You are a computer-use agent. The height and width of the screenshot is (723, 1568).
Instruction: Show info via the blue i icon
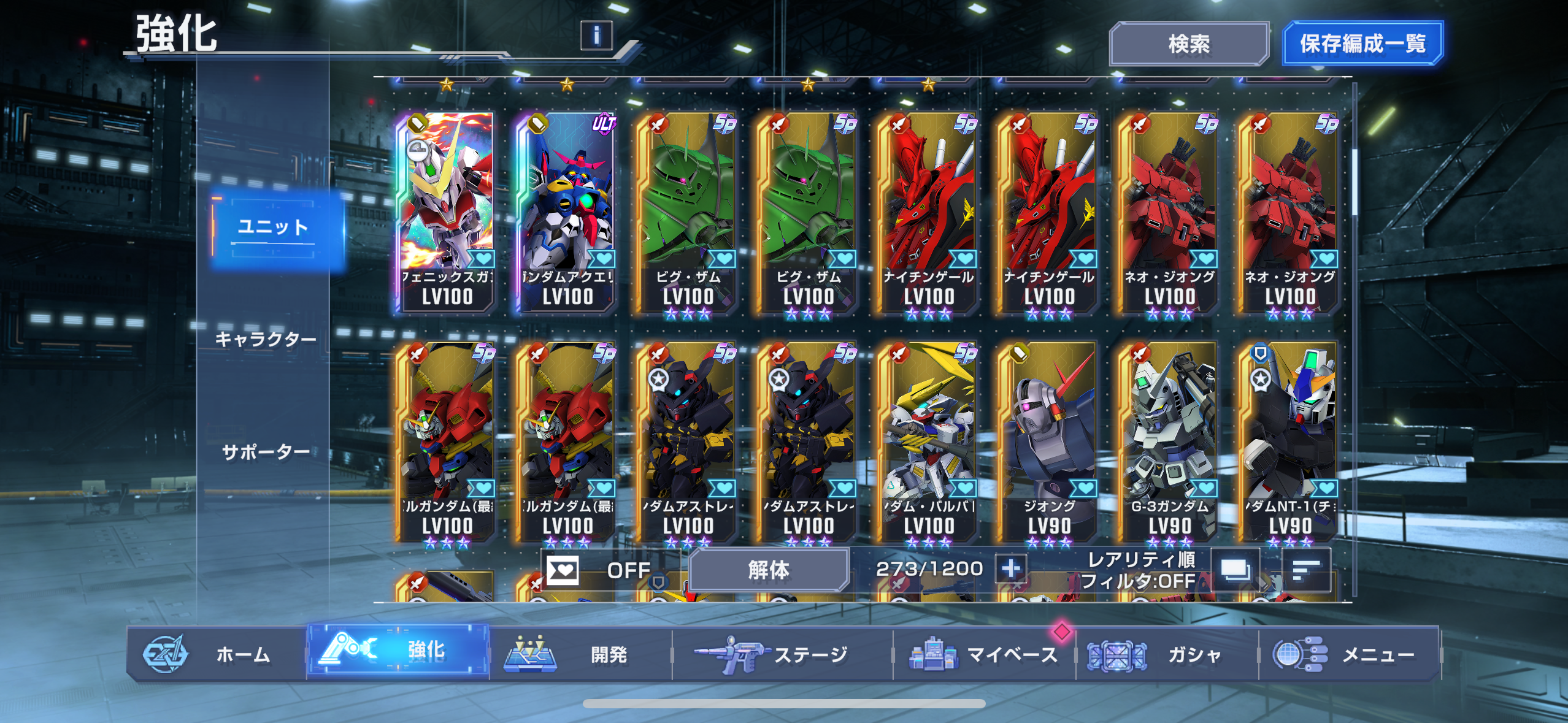(596, 36)
